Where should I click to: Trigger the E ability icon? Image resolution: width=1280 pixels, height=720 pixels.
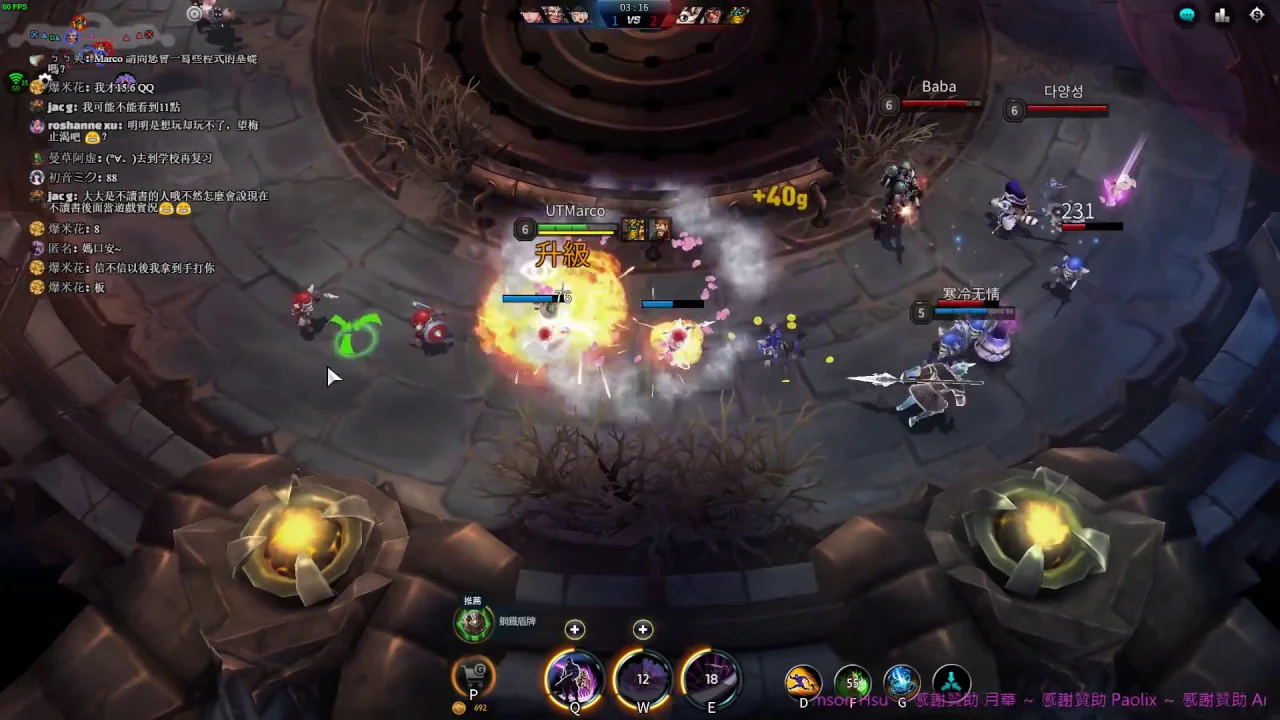click(x=711, y=679)
